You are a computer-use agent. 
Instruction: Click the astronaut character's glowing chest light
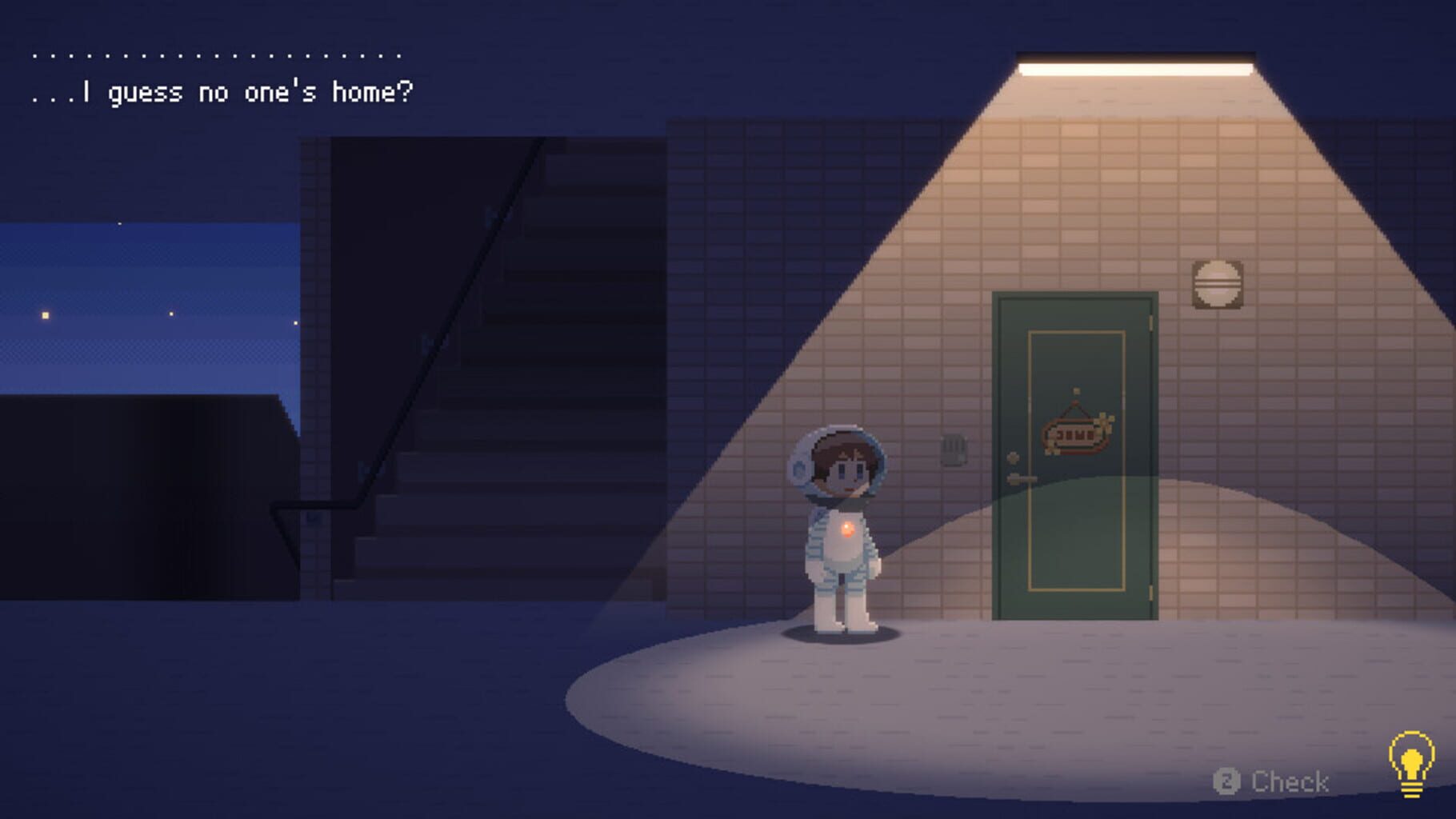(850, 529)
